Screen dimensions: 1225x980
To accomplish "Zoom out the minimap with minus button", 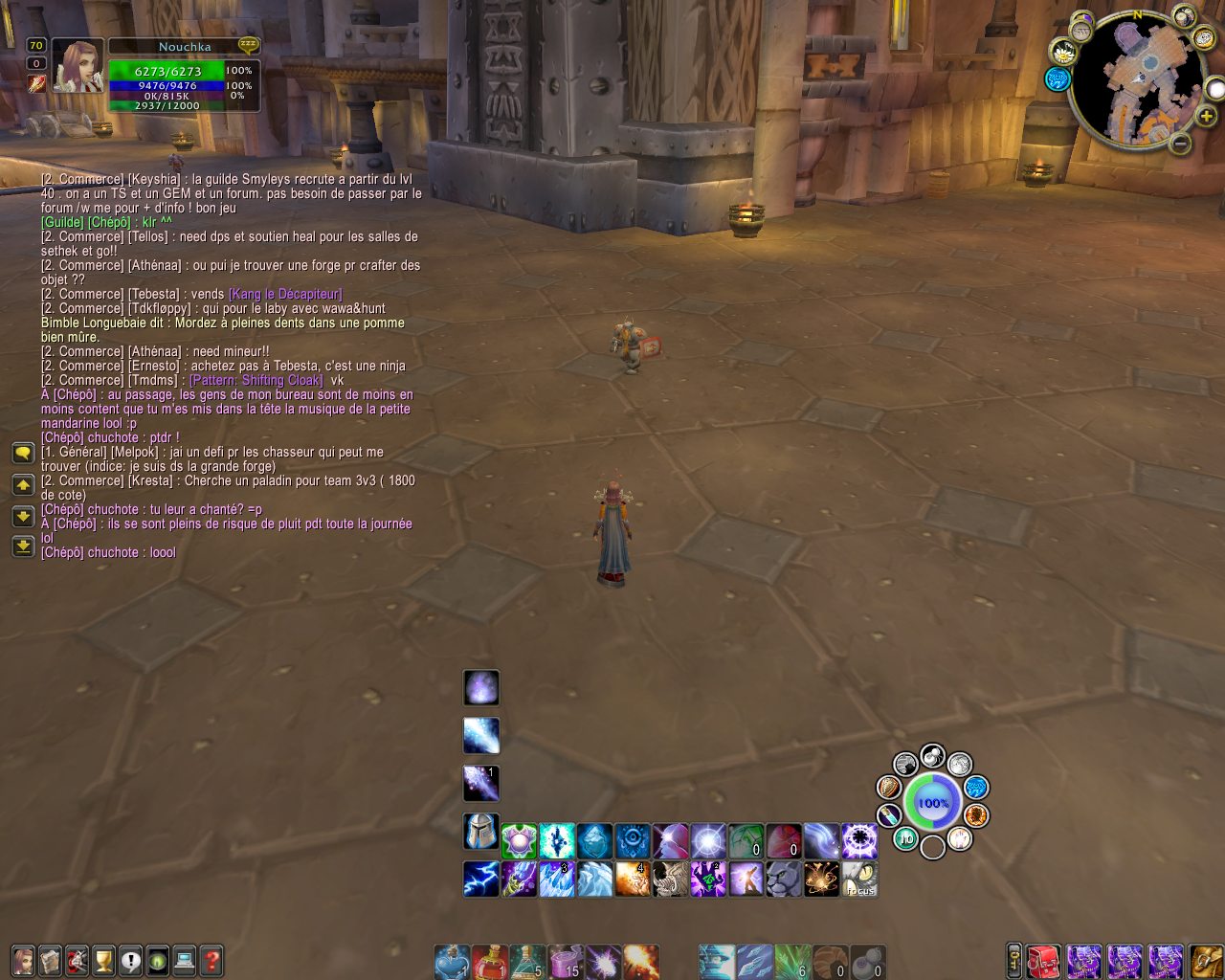I will 1181,144.
